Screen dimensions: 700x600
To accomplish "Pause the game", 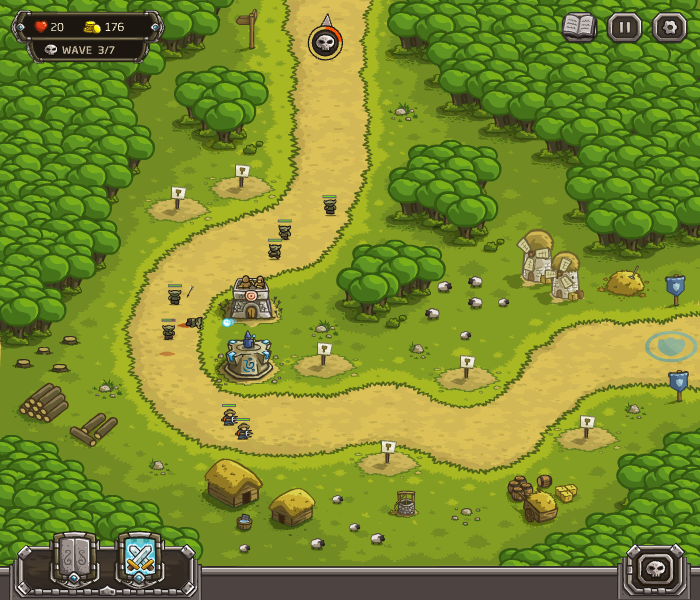I will coord(625,27).
